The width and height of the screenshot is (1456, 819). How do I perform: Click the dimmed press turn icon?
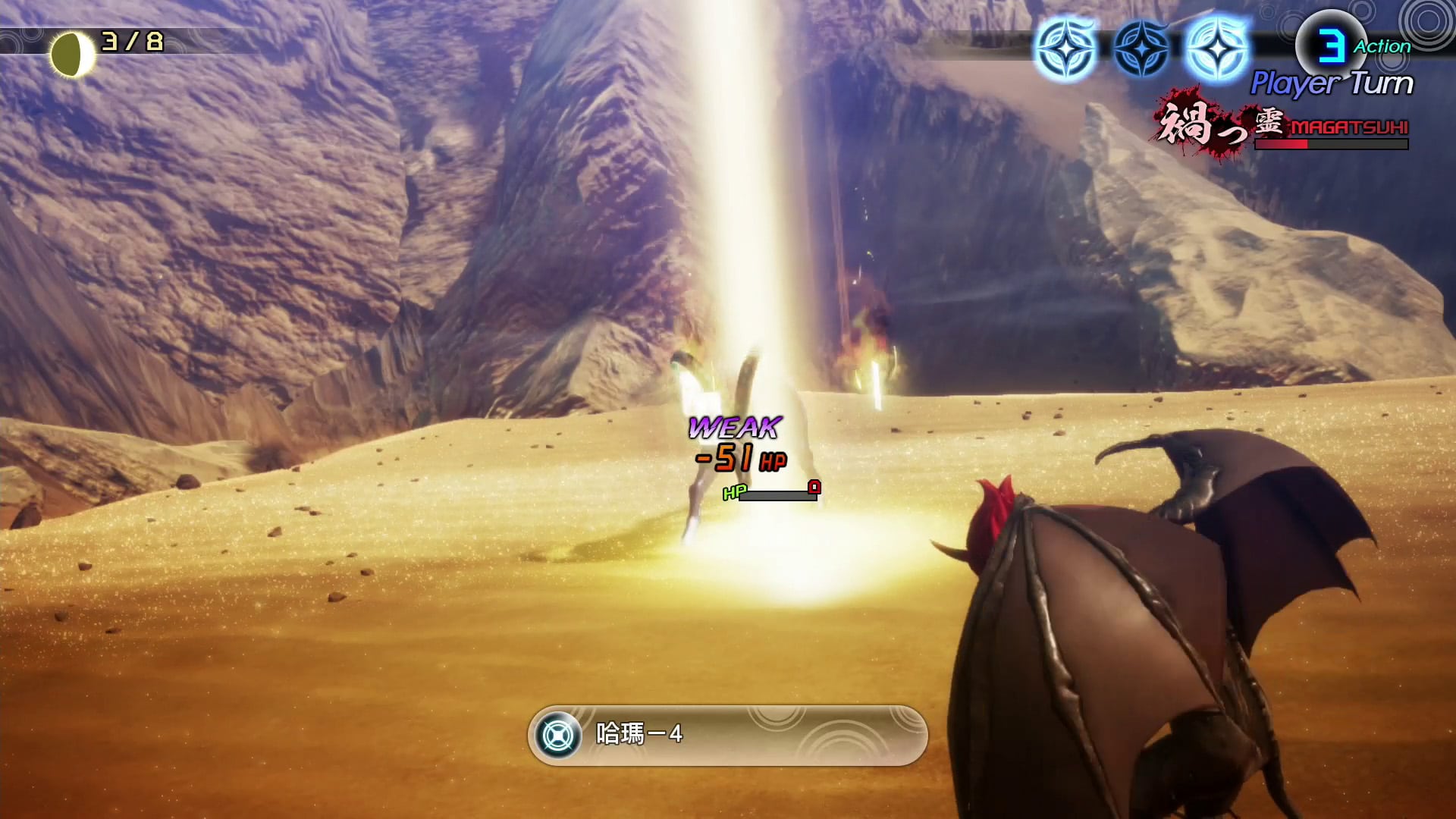1141,49
